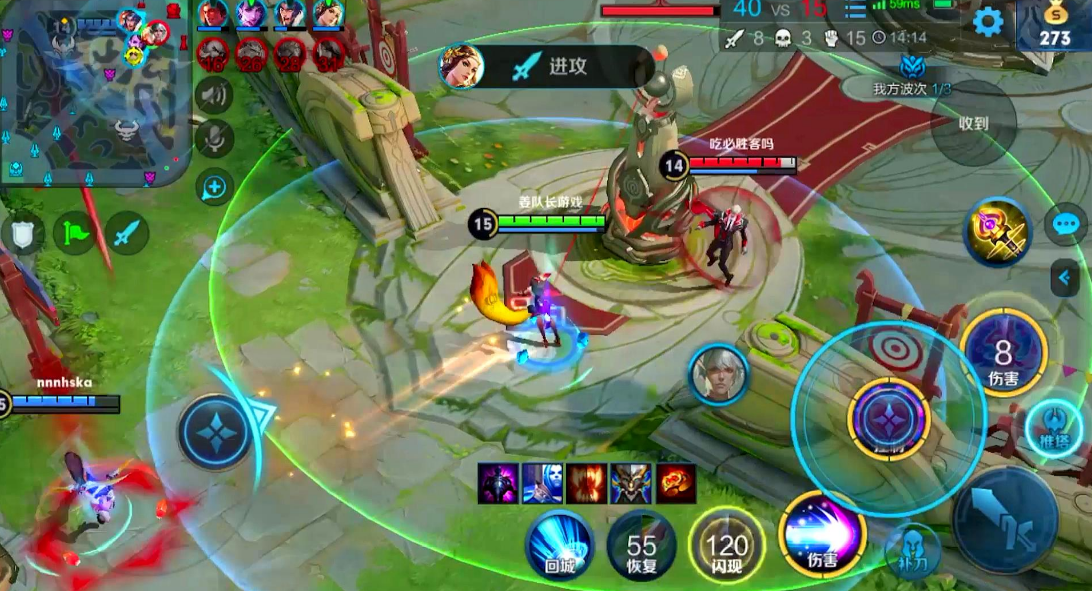Buy the recommended golden staff item
1092x591 pixels.
[x=997, y=231]
